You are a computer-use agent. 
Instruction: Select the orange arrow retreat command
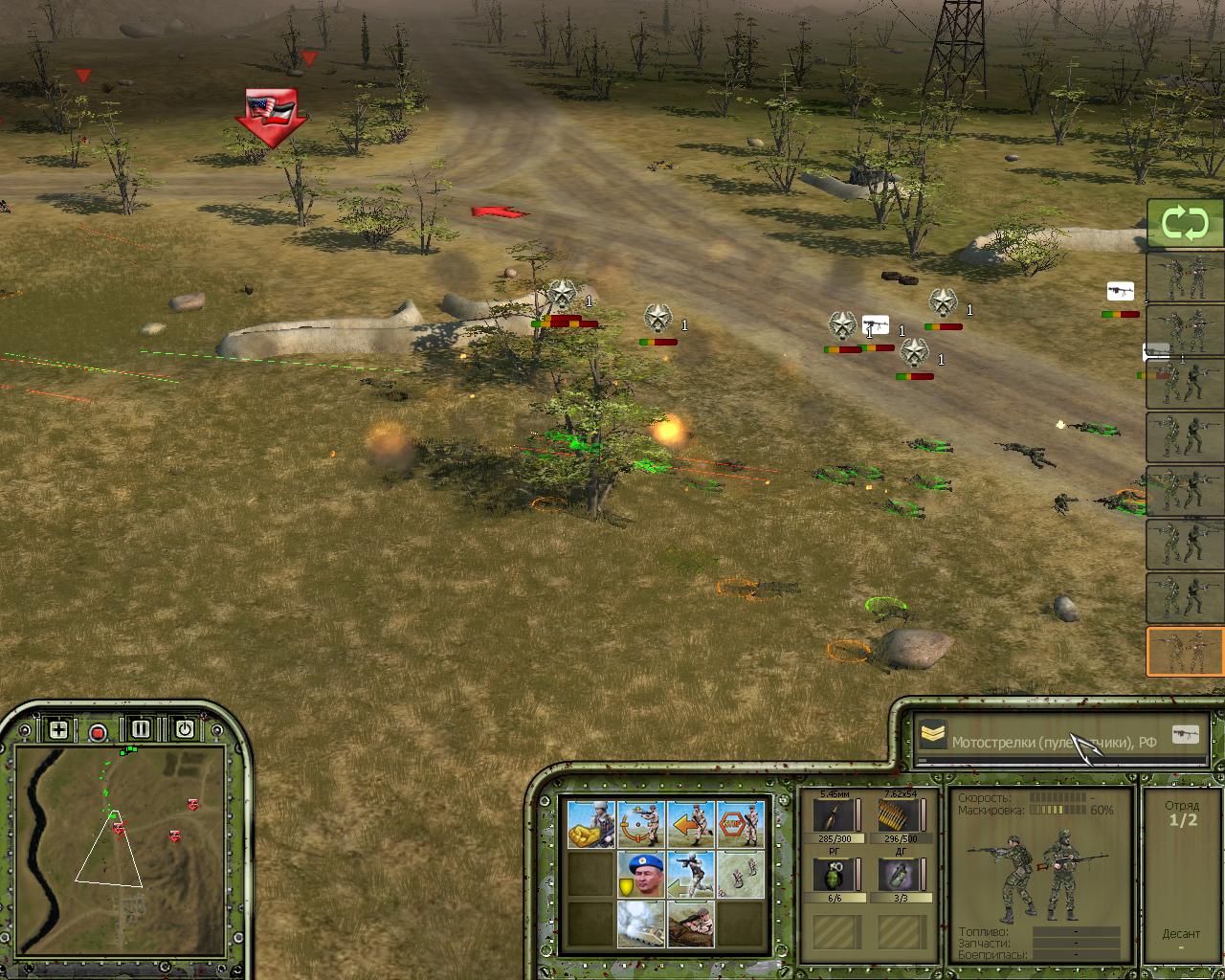coord(691,825)
